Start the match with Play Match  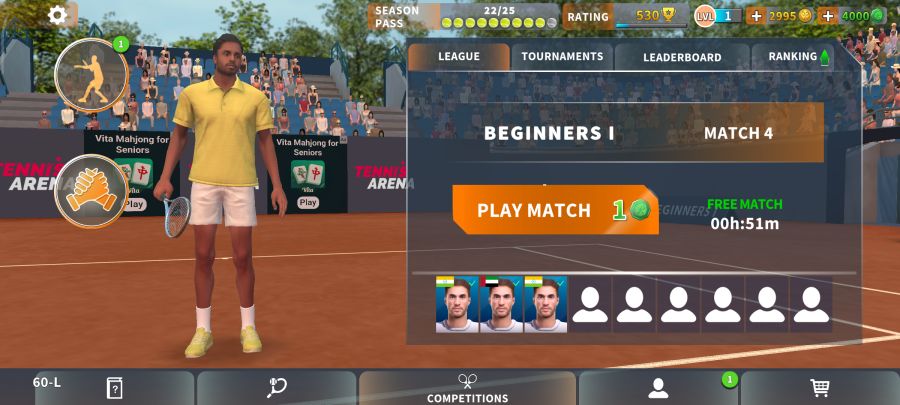(x=555, y=210)
